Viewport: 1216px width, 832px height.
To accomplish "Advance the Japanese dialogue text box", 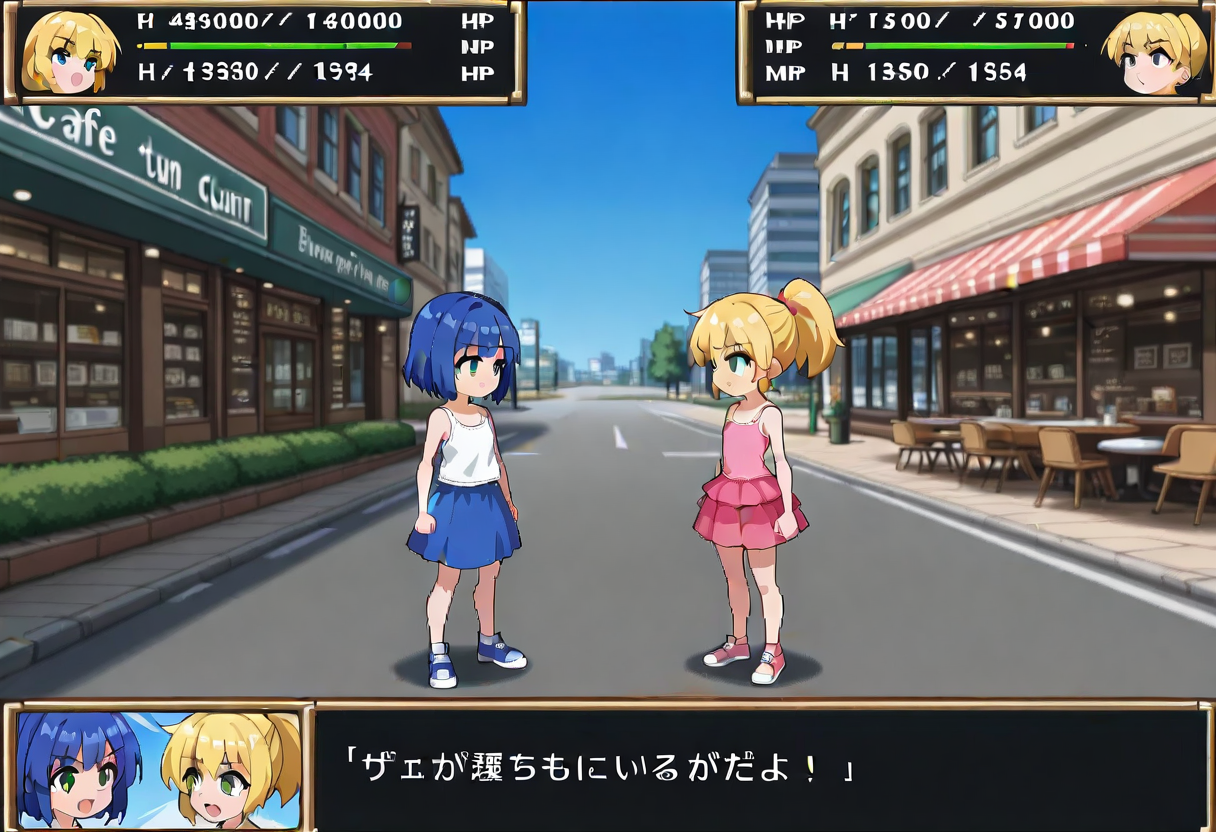I will point(760,768).
